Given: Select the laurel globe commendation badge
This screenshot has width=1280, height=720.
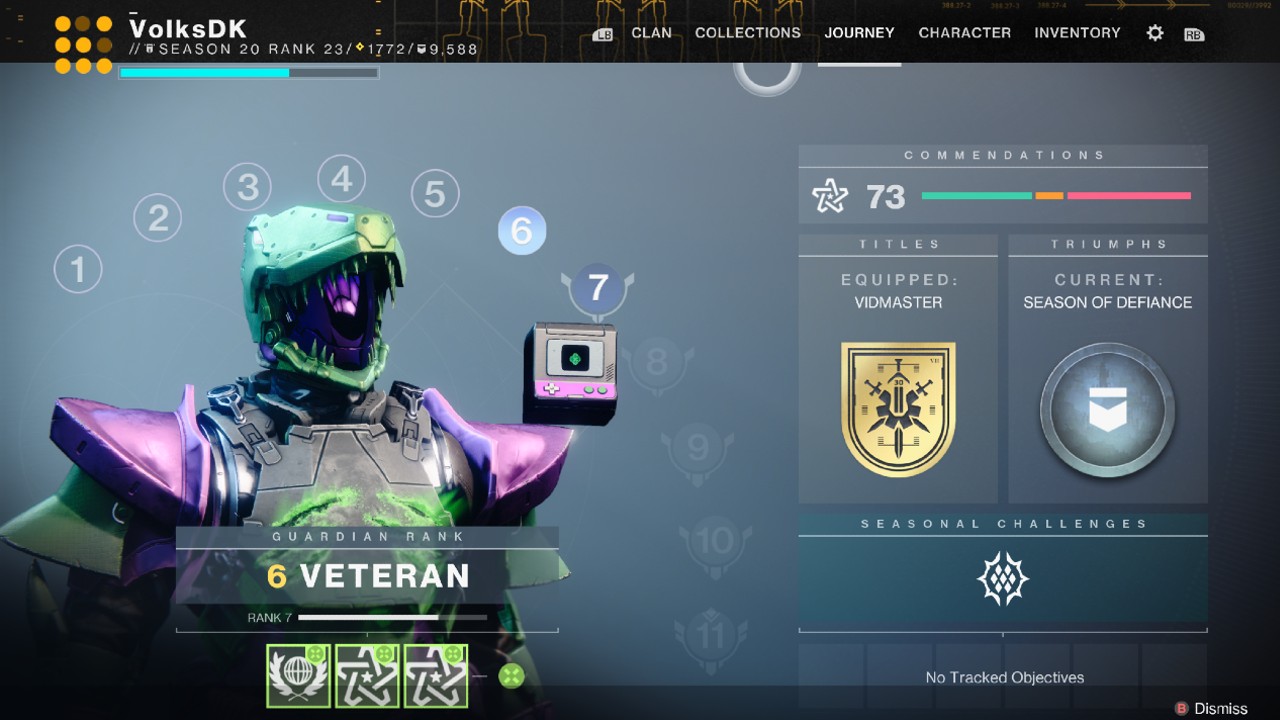Looking at the screenshot, I should (x=298, y=676).
